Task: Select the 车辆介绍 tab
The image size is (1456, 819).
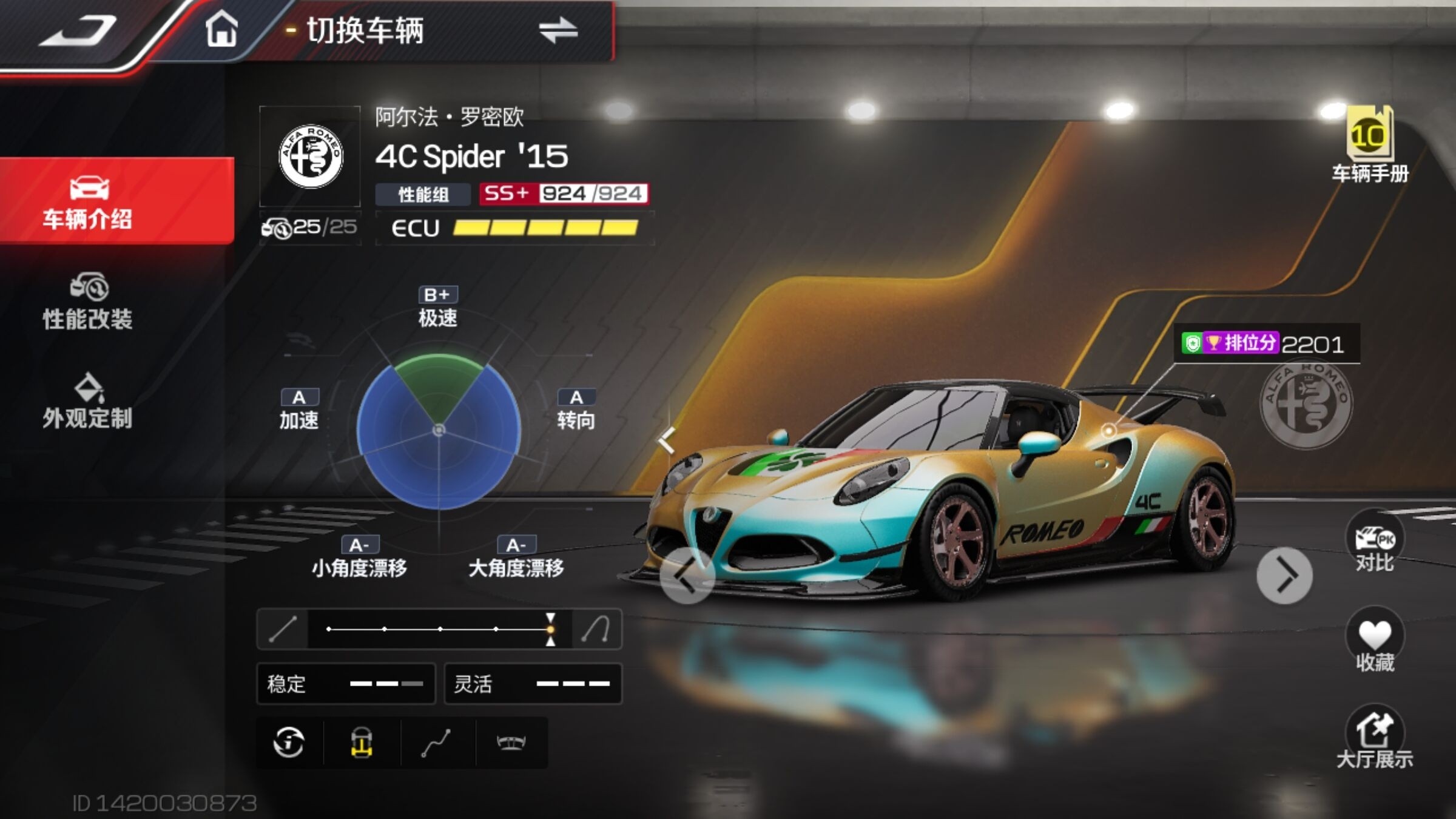Action: [88, 201]
